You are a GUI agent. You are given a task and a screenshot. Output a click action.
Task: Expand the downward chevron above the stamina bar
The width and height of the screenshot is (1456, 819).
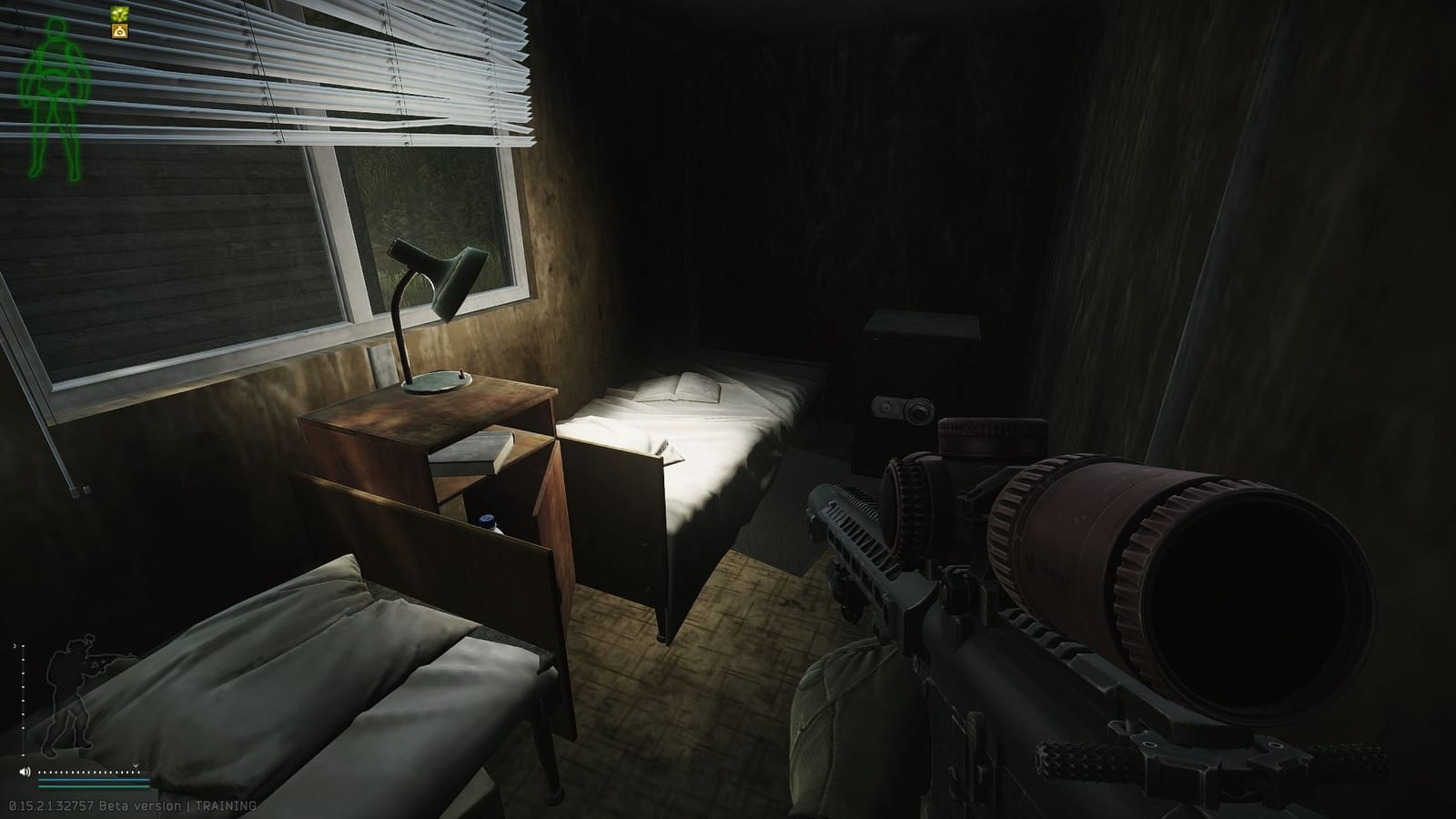(135, 765)
